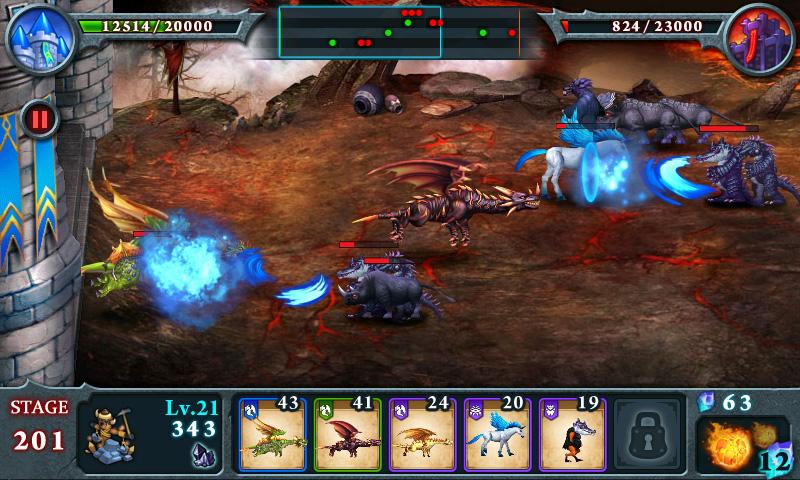Summon the green dragon unit costing 43
The image size is (800, 480).
point(272,436)
